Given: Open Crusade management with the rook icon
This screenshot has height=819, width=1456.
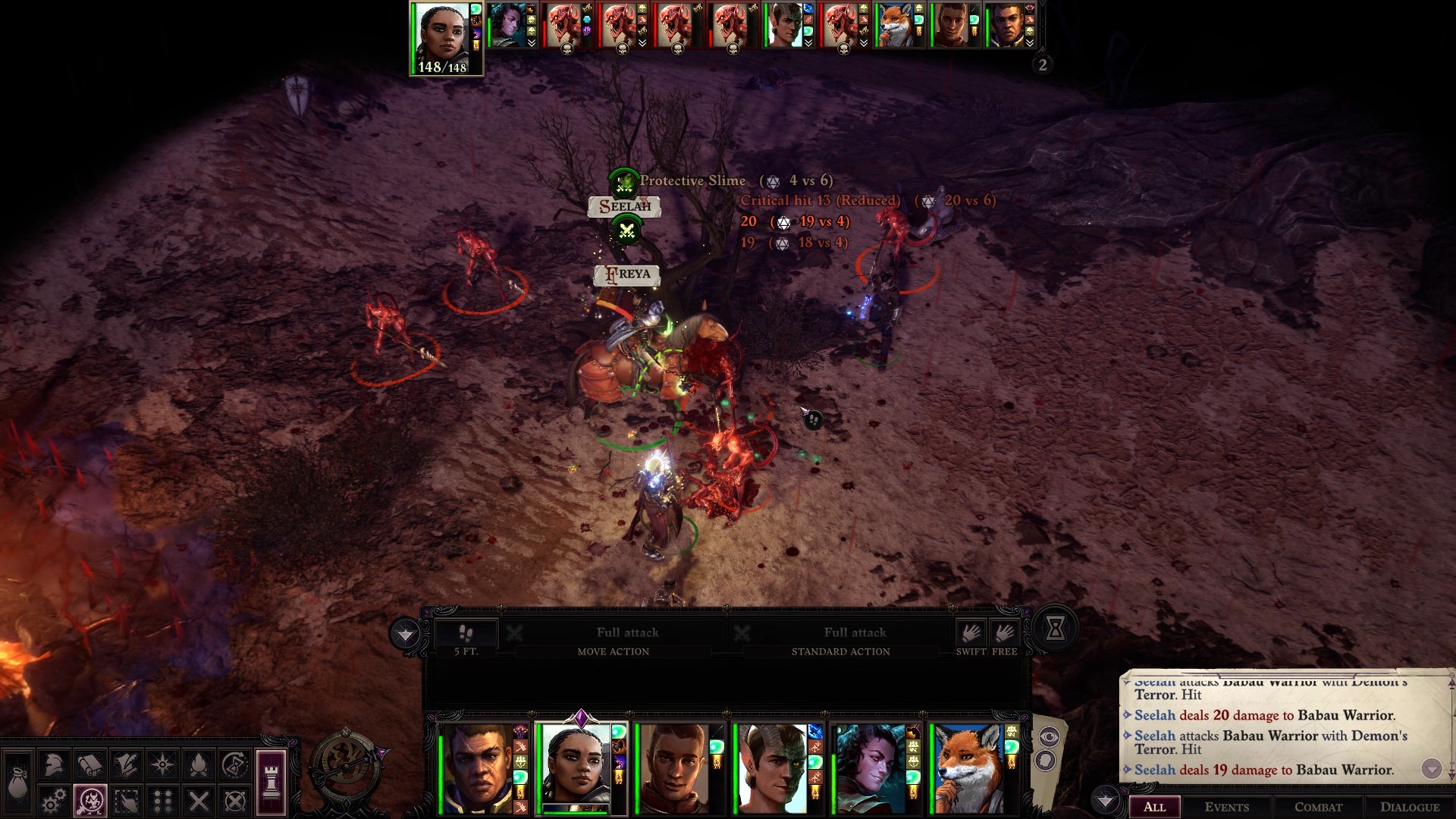Looking at the screenshot, I should click(271, 781).
